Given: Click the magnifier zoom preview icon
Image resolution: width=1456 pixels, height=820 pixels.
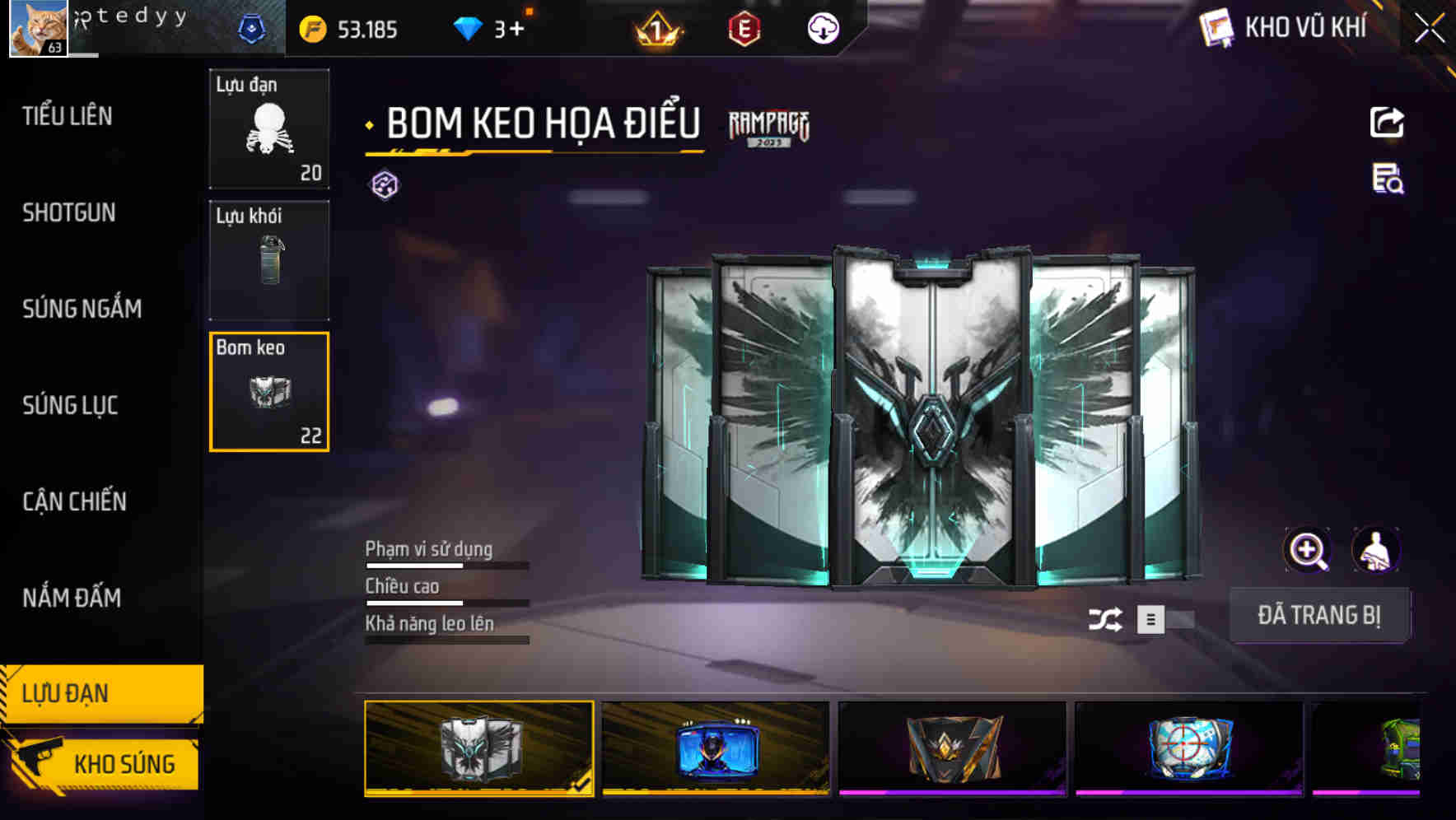Looking at the screenshot, I should point(1308,549).
